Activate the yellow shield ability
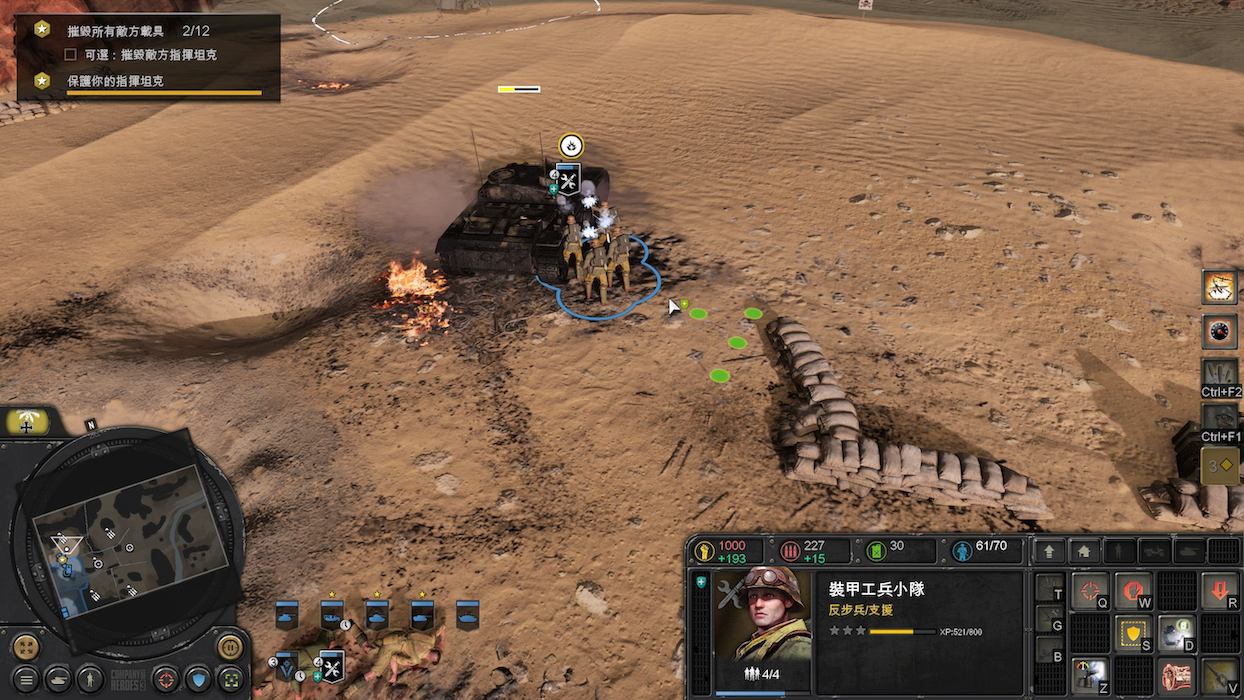This screenshot has width=1244, height=700. (1133, 633)
